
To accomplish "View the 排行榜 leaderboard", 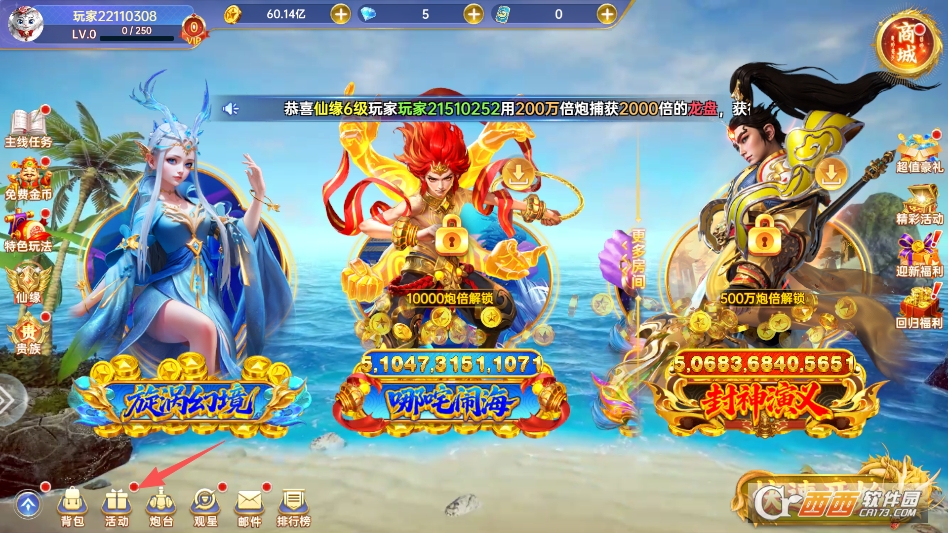I will (x=293, y=507).
